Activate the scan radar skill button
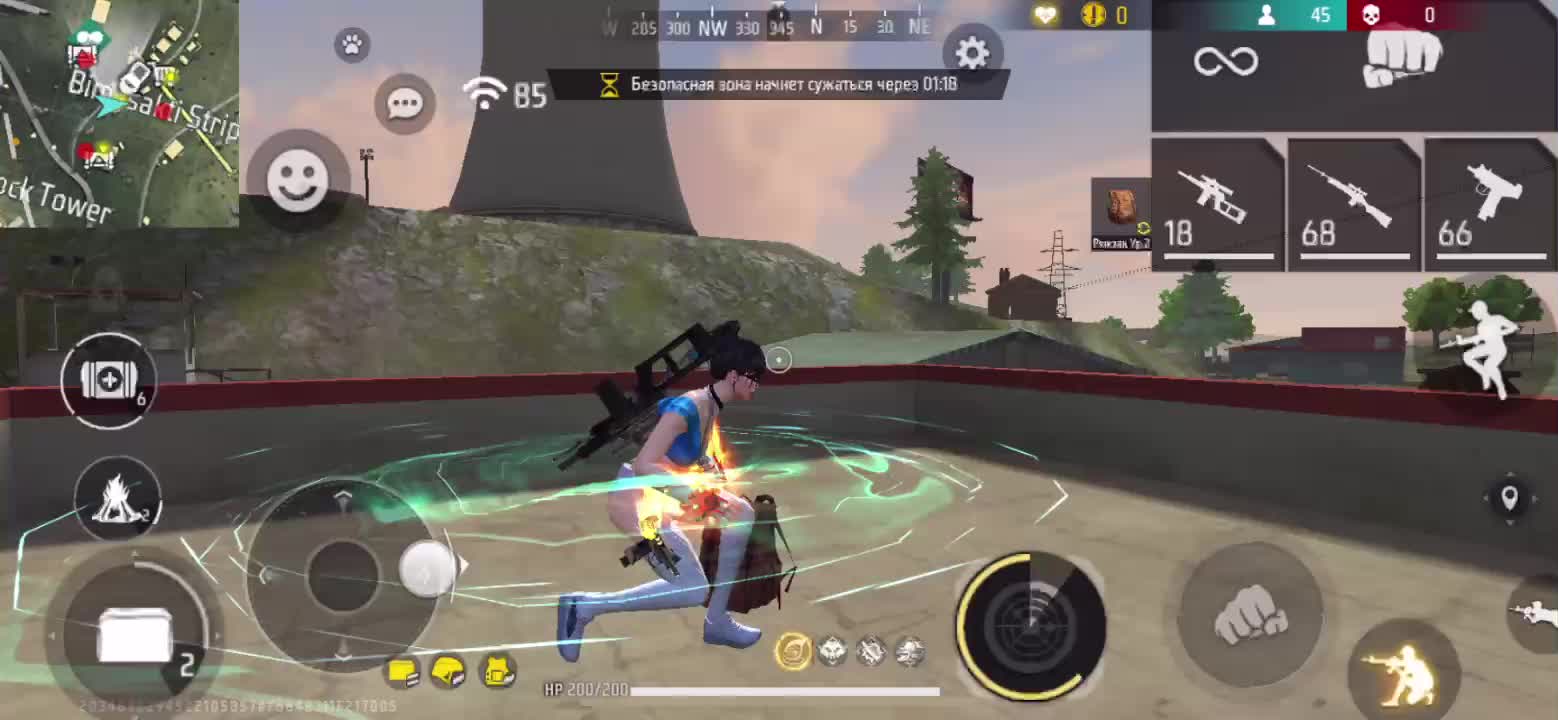Viewport: 1558px width, 720px height. click(1031, 626)
